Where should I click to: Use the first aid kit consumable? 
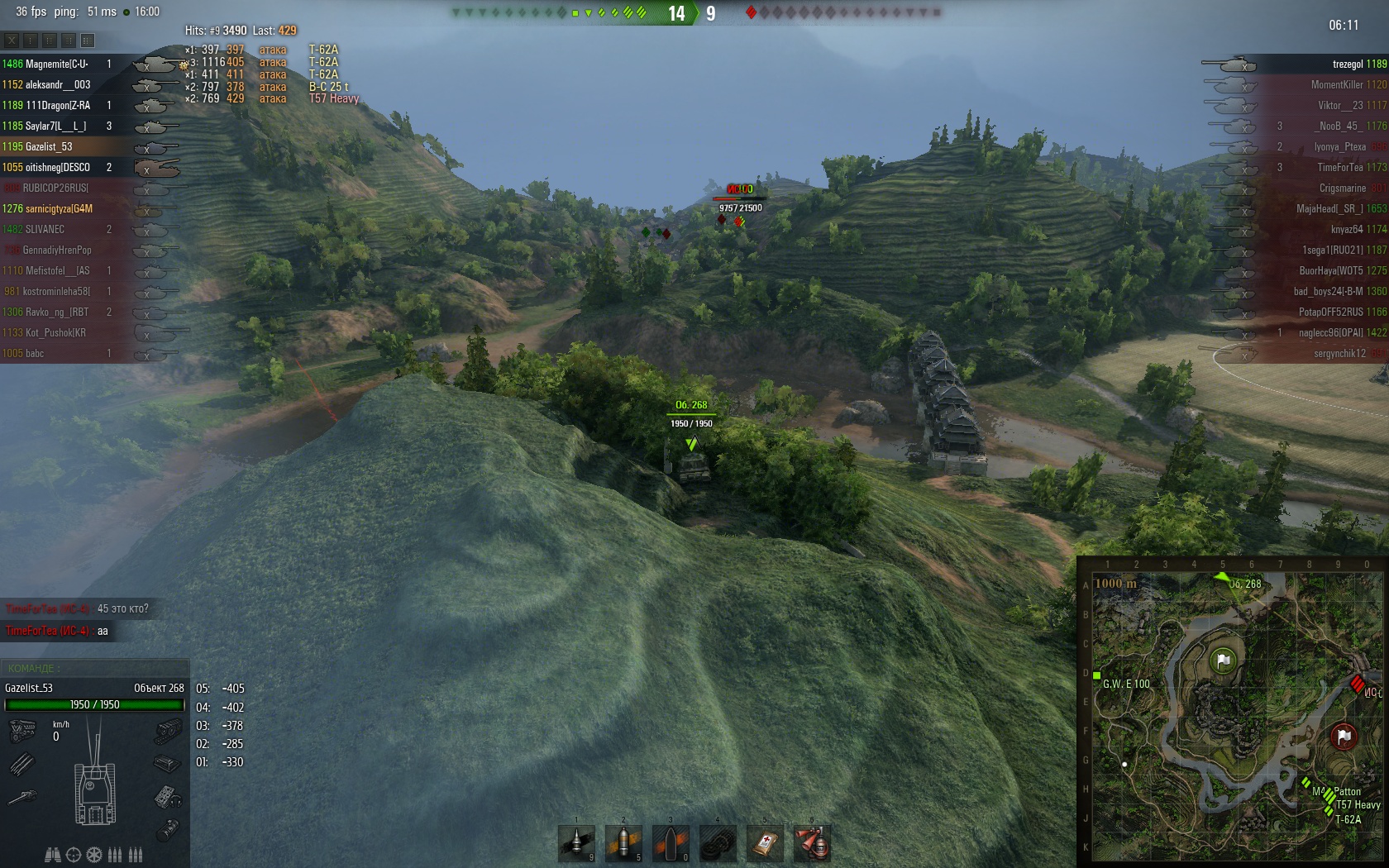[765, 843]
